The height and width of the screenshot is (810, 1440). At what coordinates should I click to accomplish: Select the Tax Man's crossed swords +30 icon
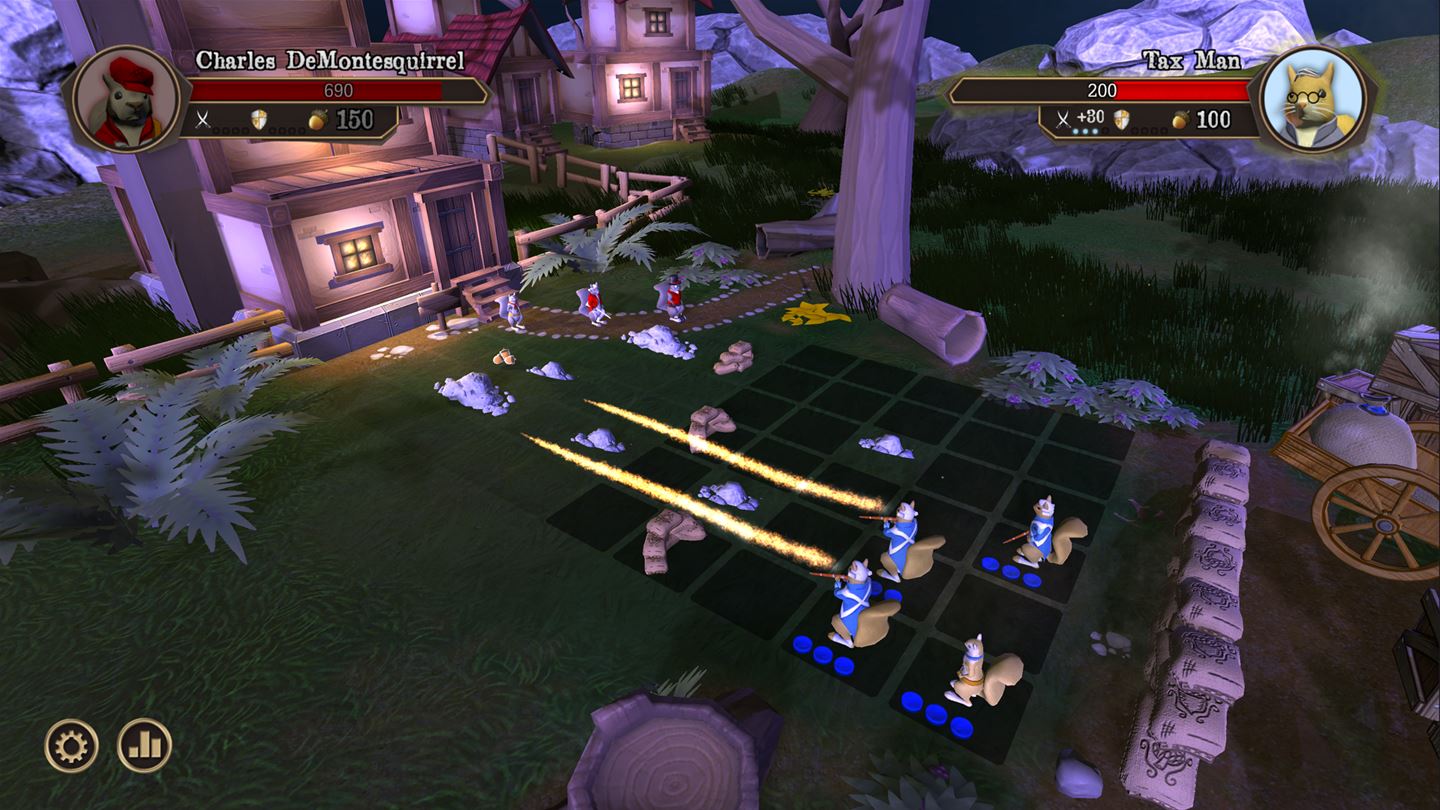(1063, 118)
